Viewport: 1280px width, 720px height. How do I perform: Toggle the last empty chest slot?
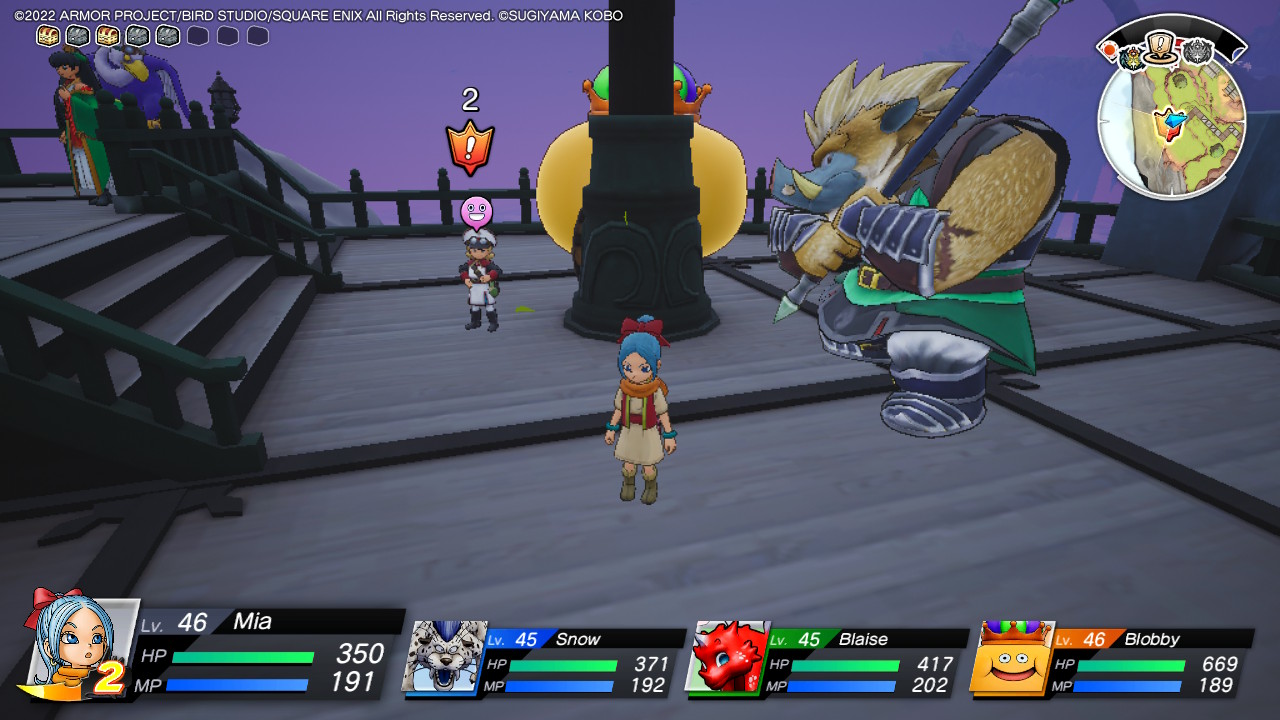click(x=260, y=33)
